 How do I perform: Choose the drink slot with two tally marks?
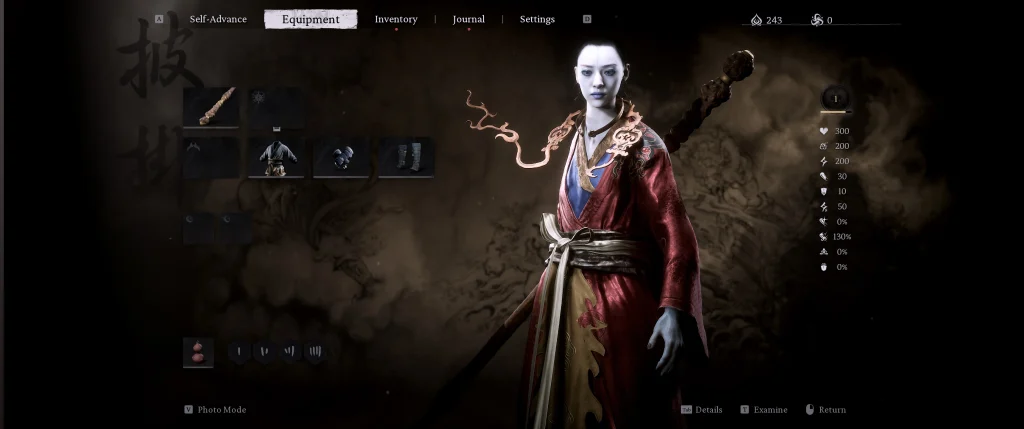(265, 352)
